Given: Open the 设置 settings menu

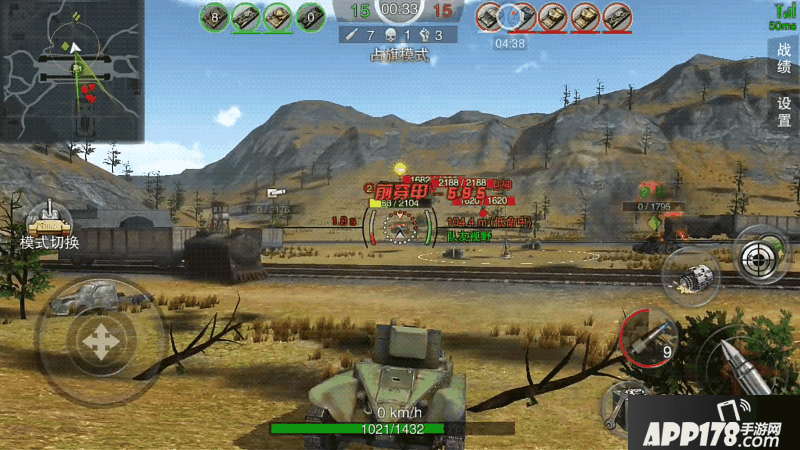Looking at the screenshot, I should point(784,110).
